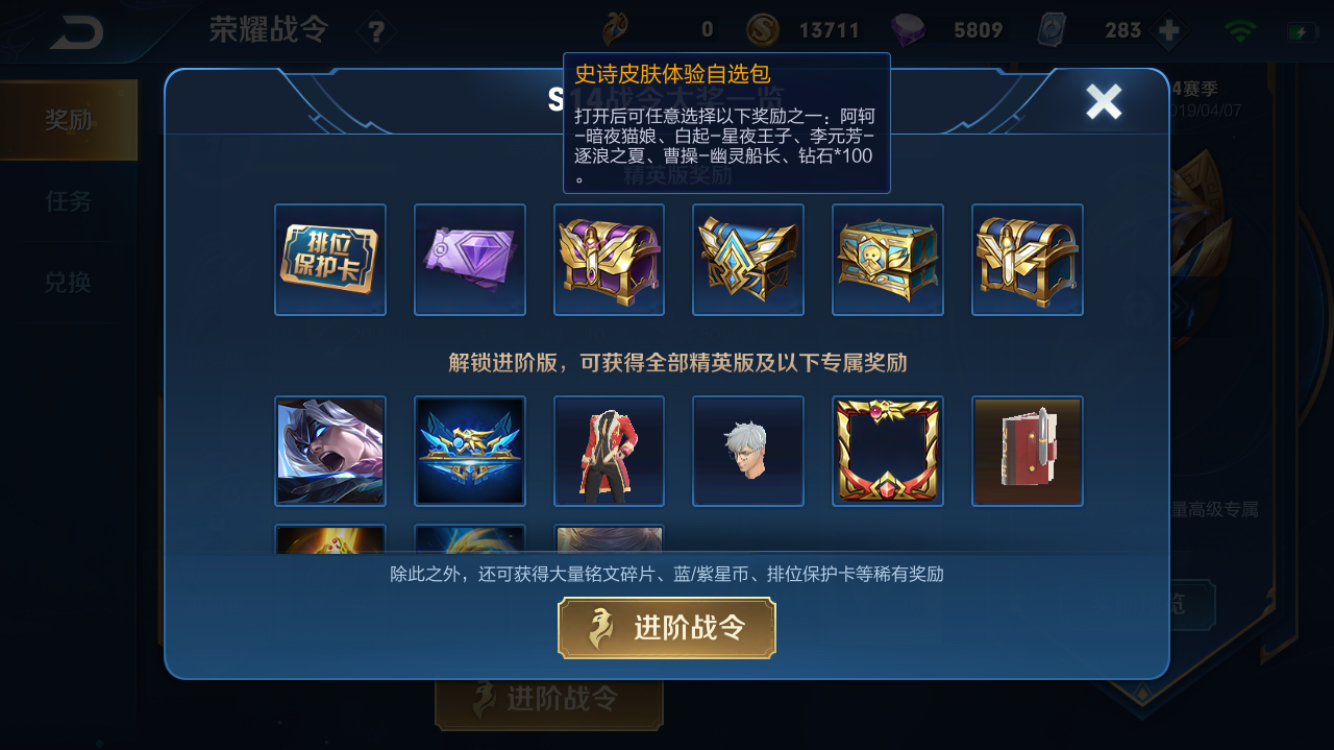The width and height of the screenshot is (1334, 750).
Task: Select the golden avatar frame reward
Action: coord(887,449)
